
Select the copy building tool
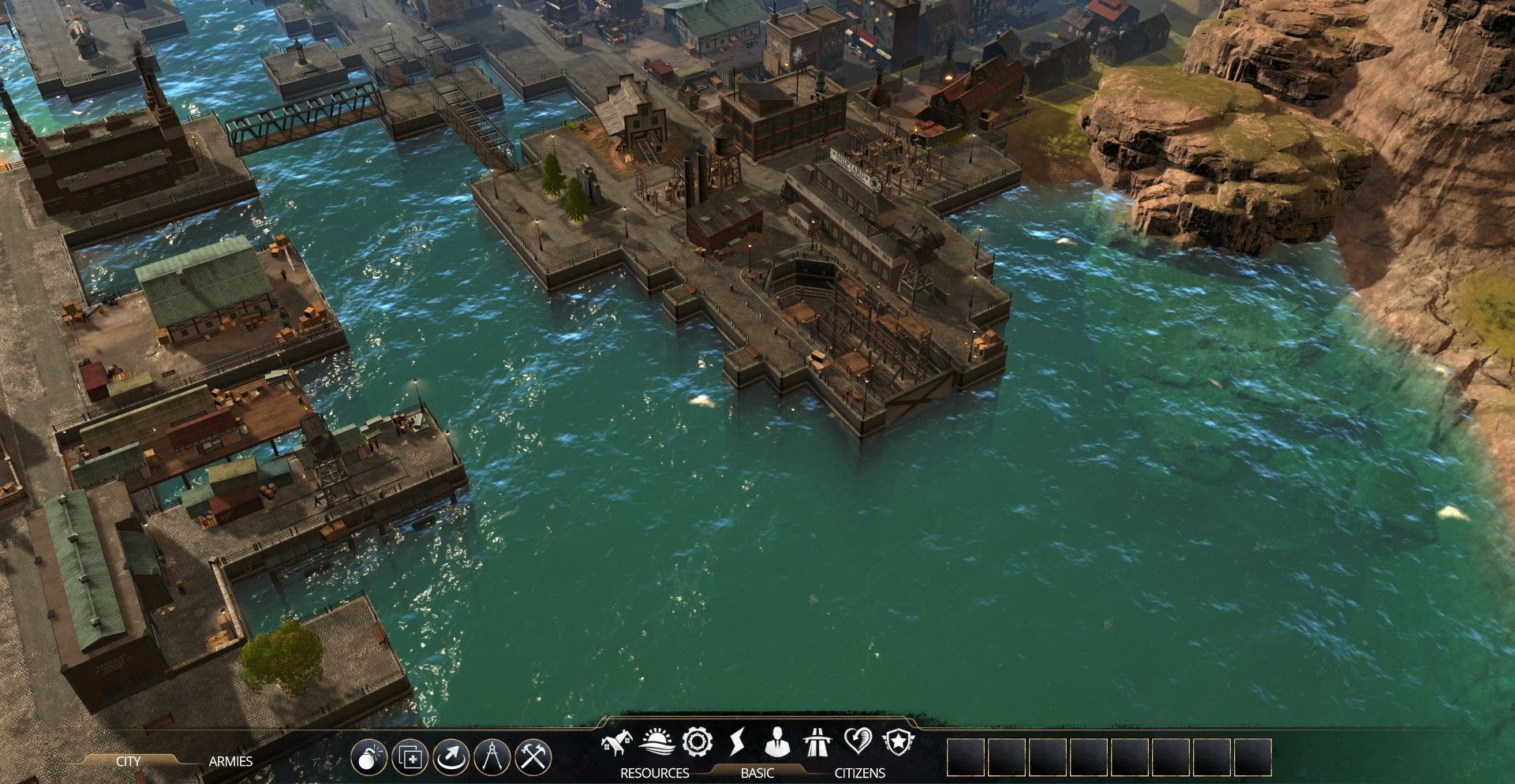click(410, 758)
